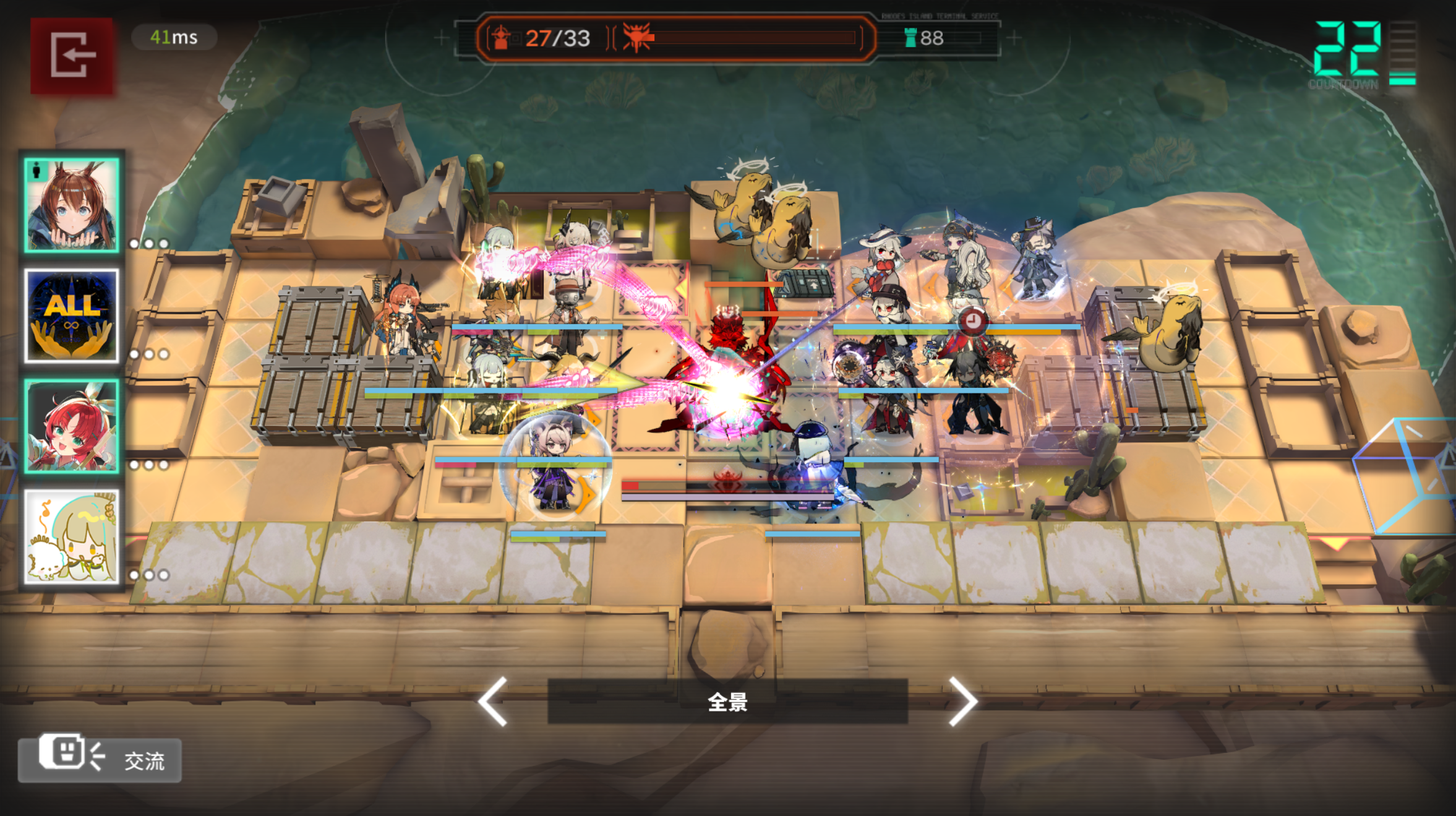The height and width of the screenshot is (816, 1456).
Task: Switch camera view with left arrow
Action: (494, 701)
